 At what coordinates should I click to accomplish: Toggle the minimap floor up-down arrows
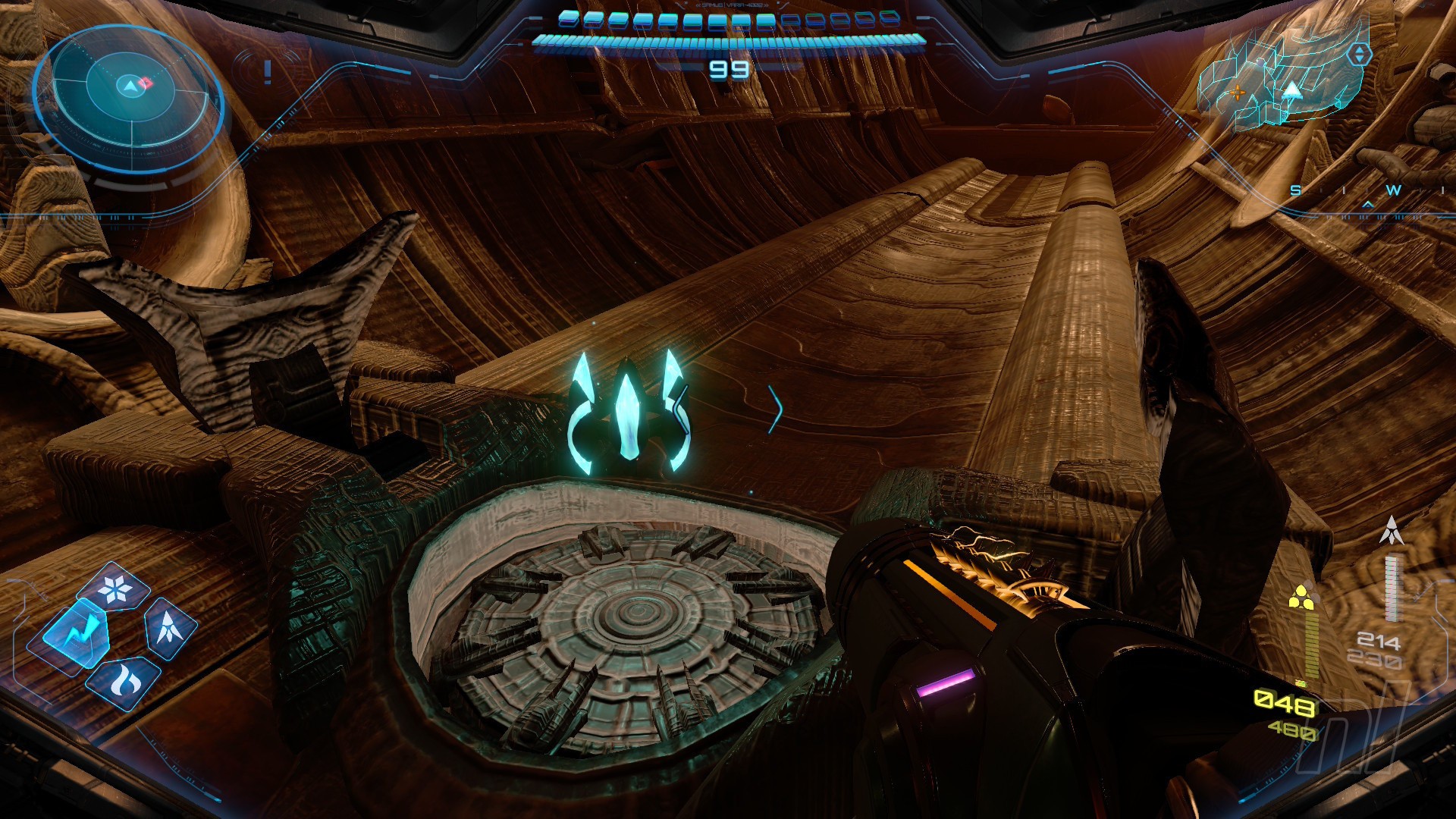(1359, 54)
